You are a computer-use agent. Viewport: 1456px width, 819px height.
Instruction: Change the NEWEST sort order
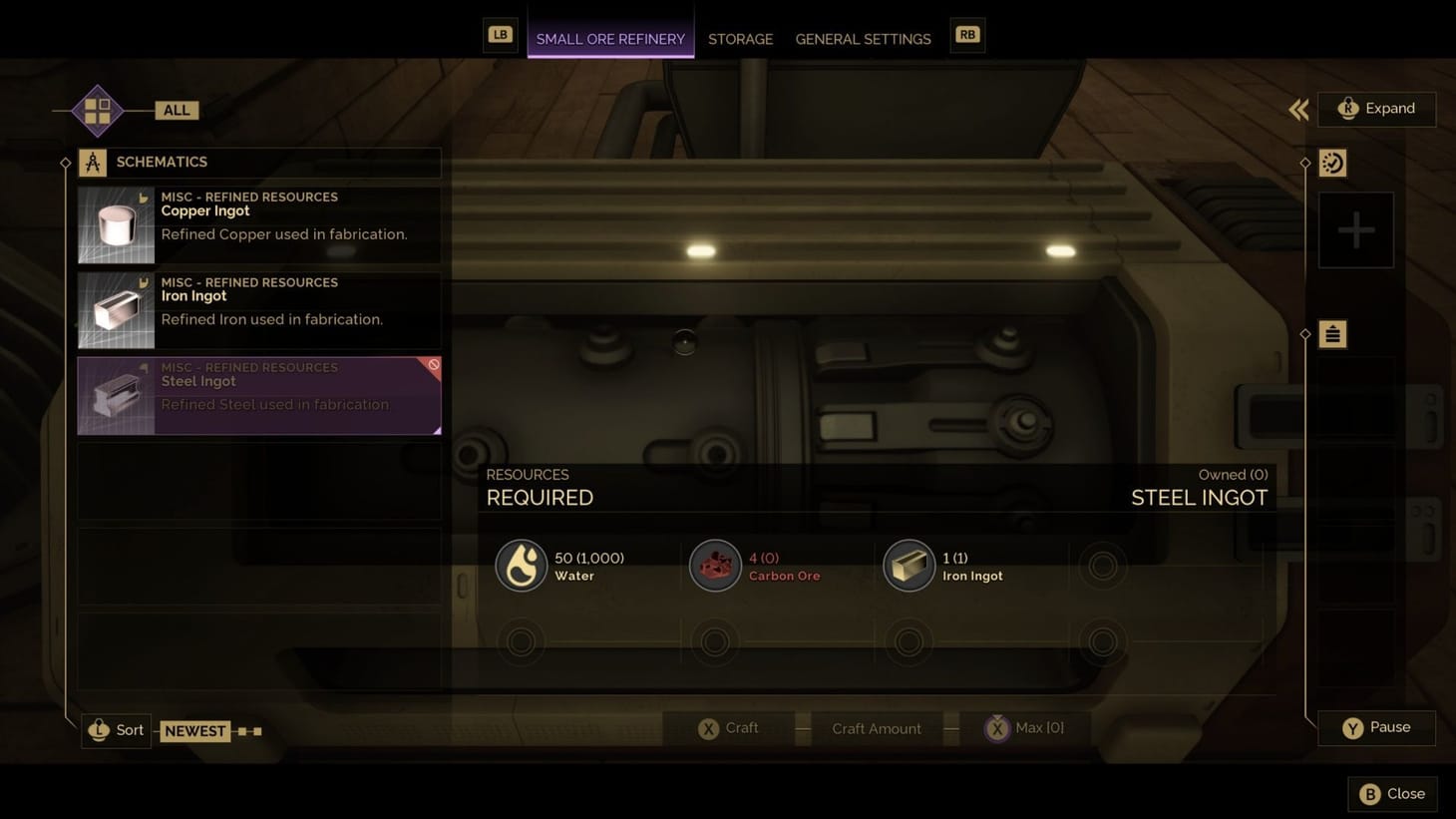(195, 730)
